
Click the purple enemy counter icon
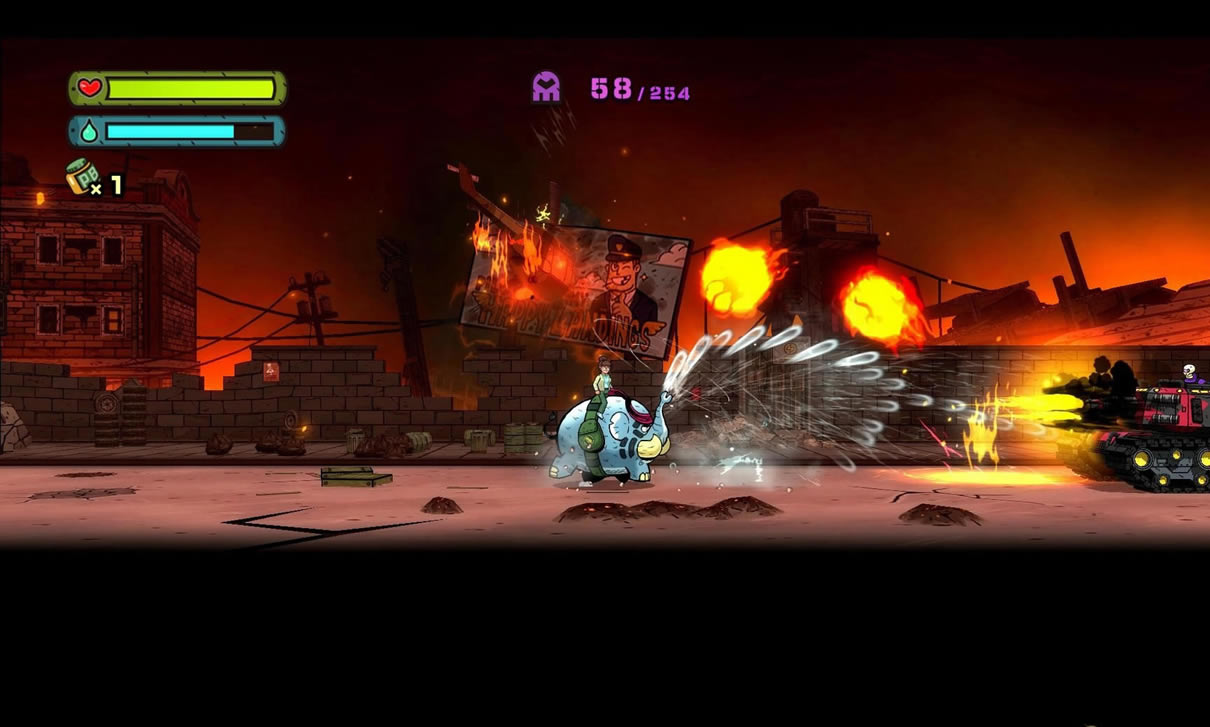tap(546, 88)
